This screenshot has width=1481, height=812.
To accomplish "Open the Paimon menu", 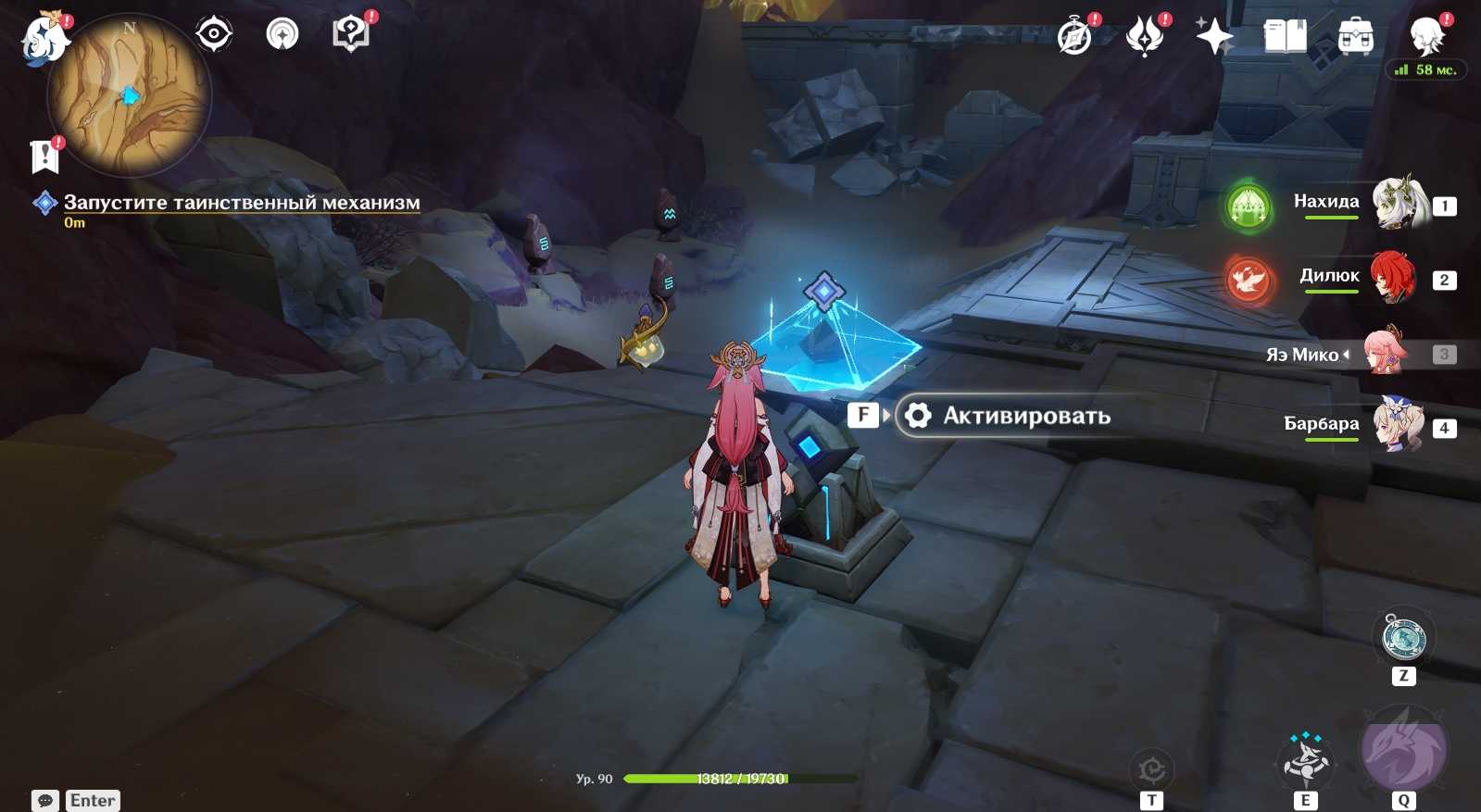I will coord(44,40).
